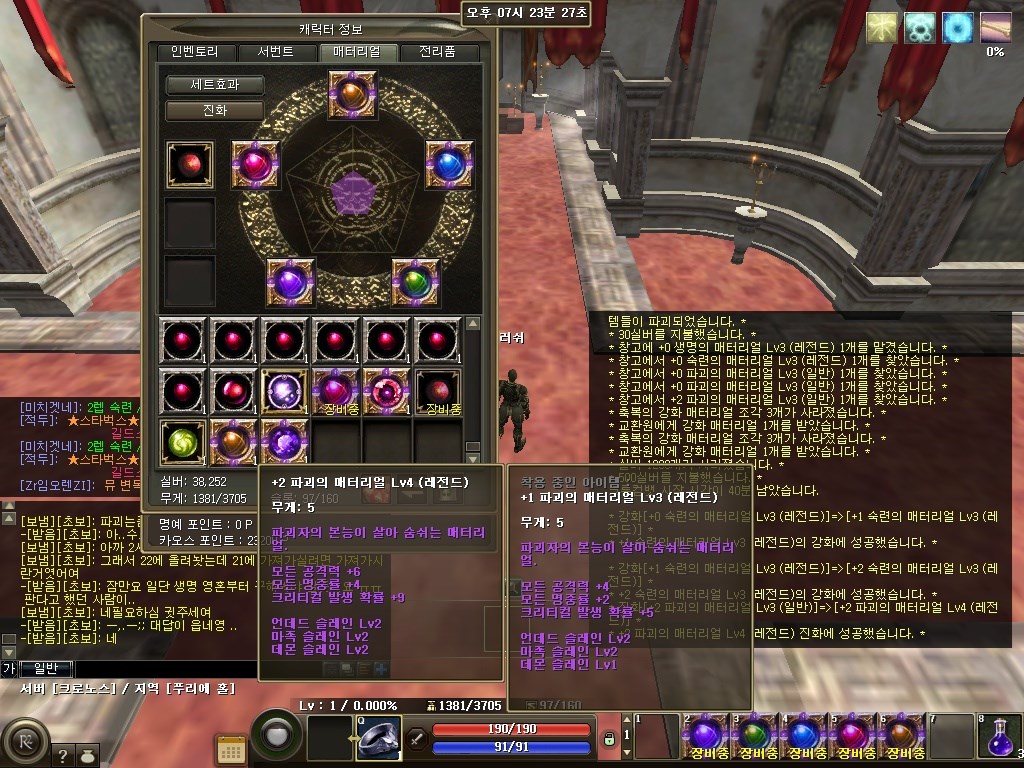Activate the silver ring quick slot
1024x768 pixels.
click(x=378, y=739)
